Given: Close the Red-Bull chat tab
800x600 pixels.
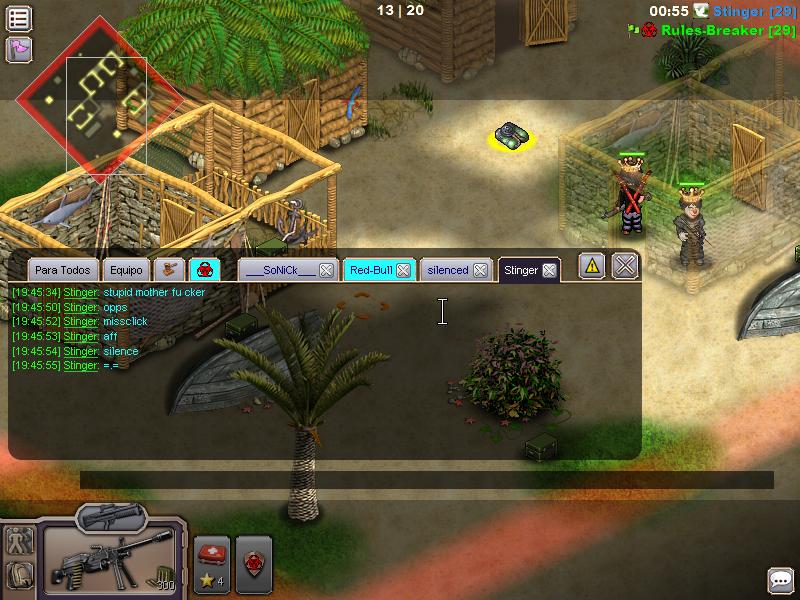Looking at the screenshot, I should click(403, 270).
